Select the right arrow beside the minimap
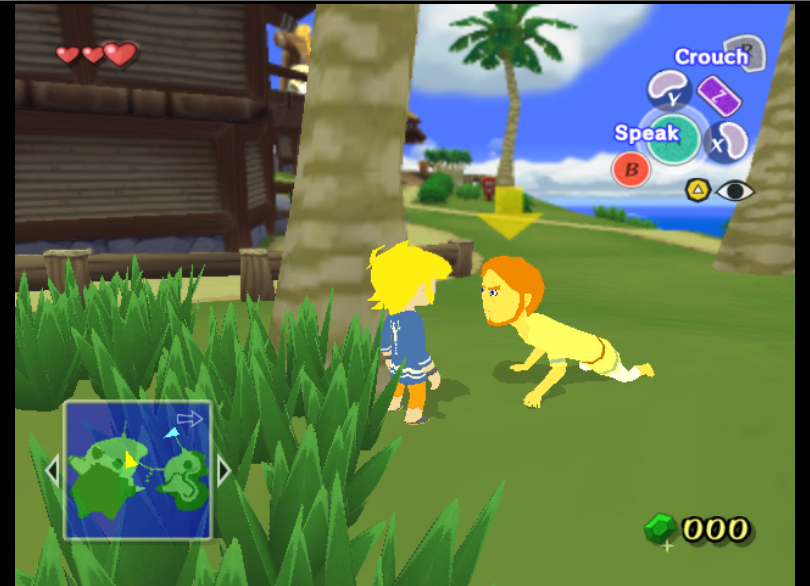 (x=224, y=470)
